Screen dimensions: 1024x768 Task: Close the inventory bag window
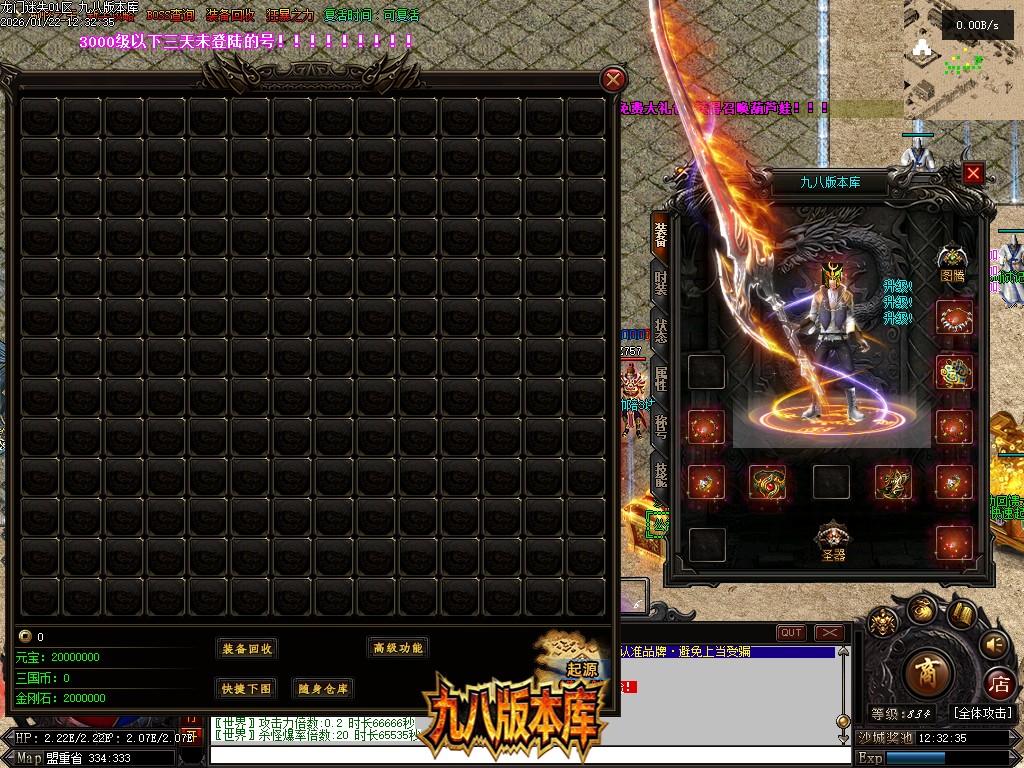[614, 80]
